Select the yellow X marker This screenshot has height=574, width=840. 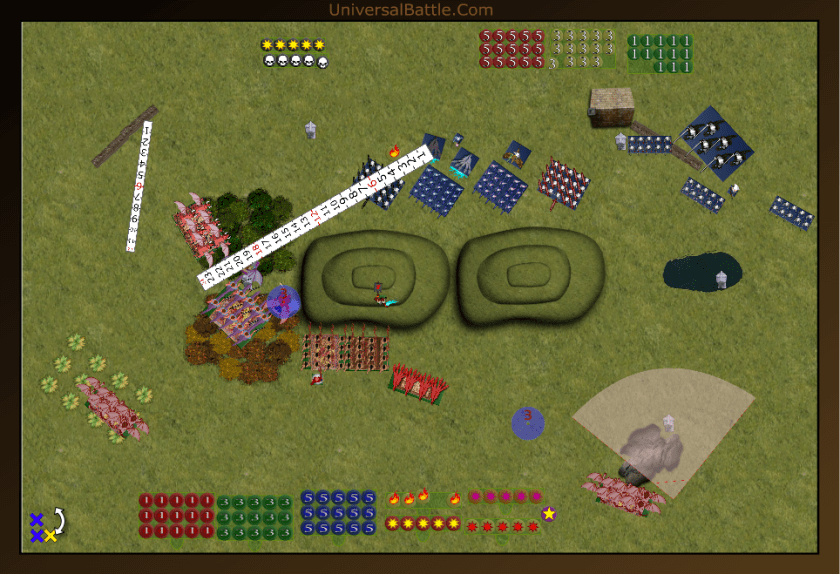50,536
